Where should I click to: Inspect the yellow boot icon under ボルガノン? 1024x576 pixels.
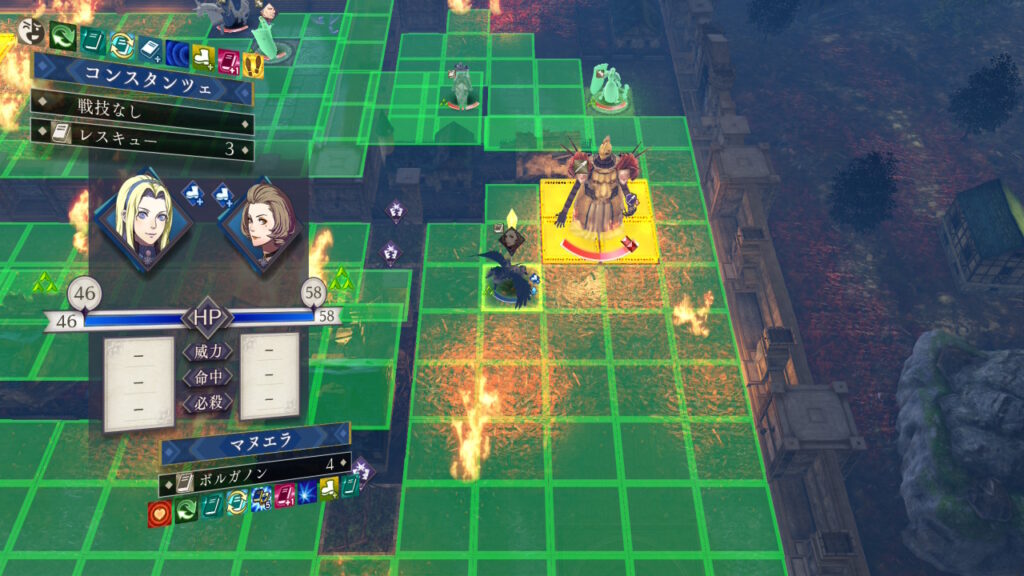coord(330,487)
